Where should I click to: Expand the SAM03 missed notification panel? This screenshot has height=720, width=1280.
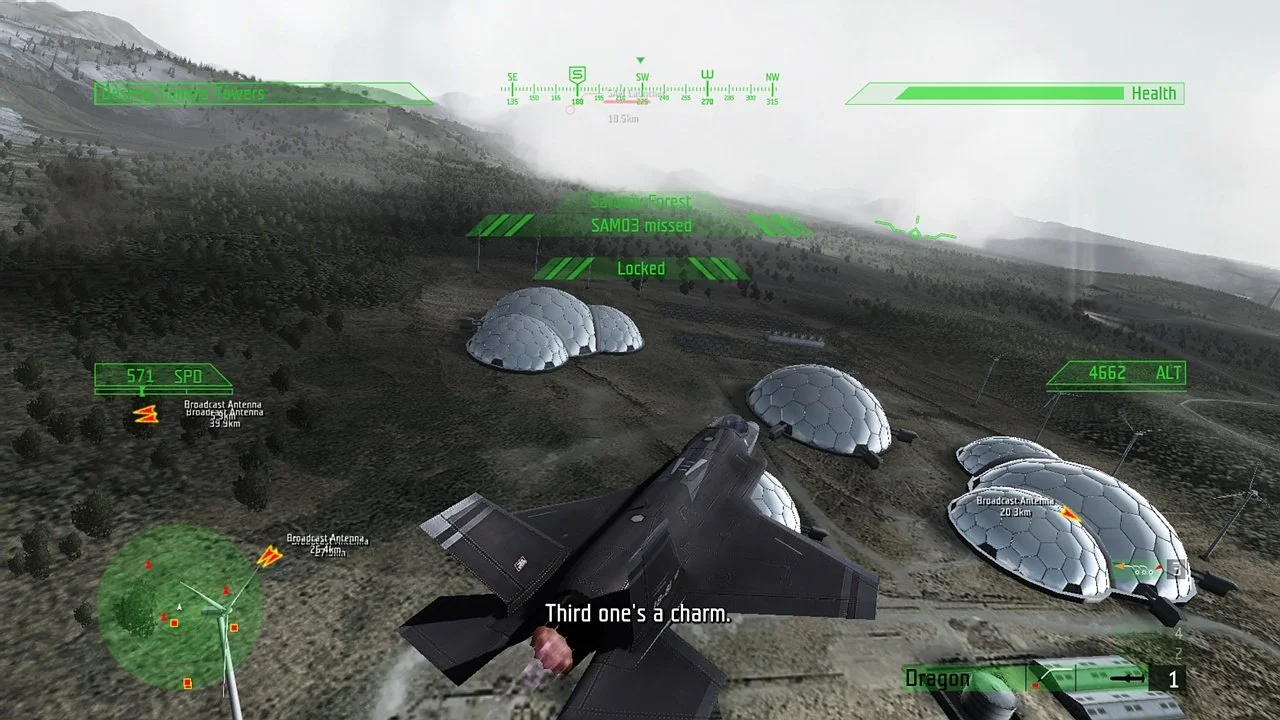point(640,225)
